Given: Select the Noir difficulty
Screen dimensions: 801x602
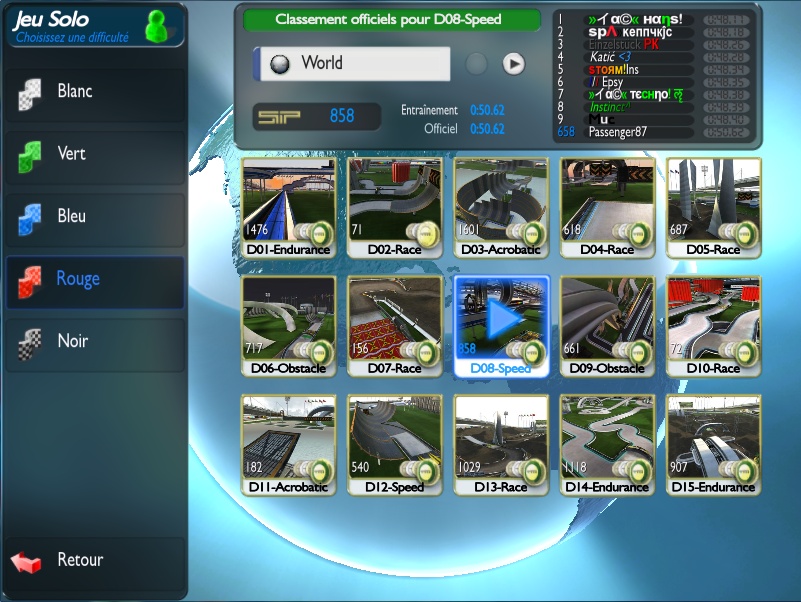Looking at the screenshot, I should [x=94, y=341].
